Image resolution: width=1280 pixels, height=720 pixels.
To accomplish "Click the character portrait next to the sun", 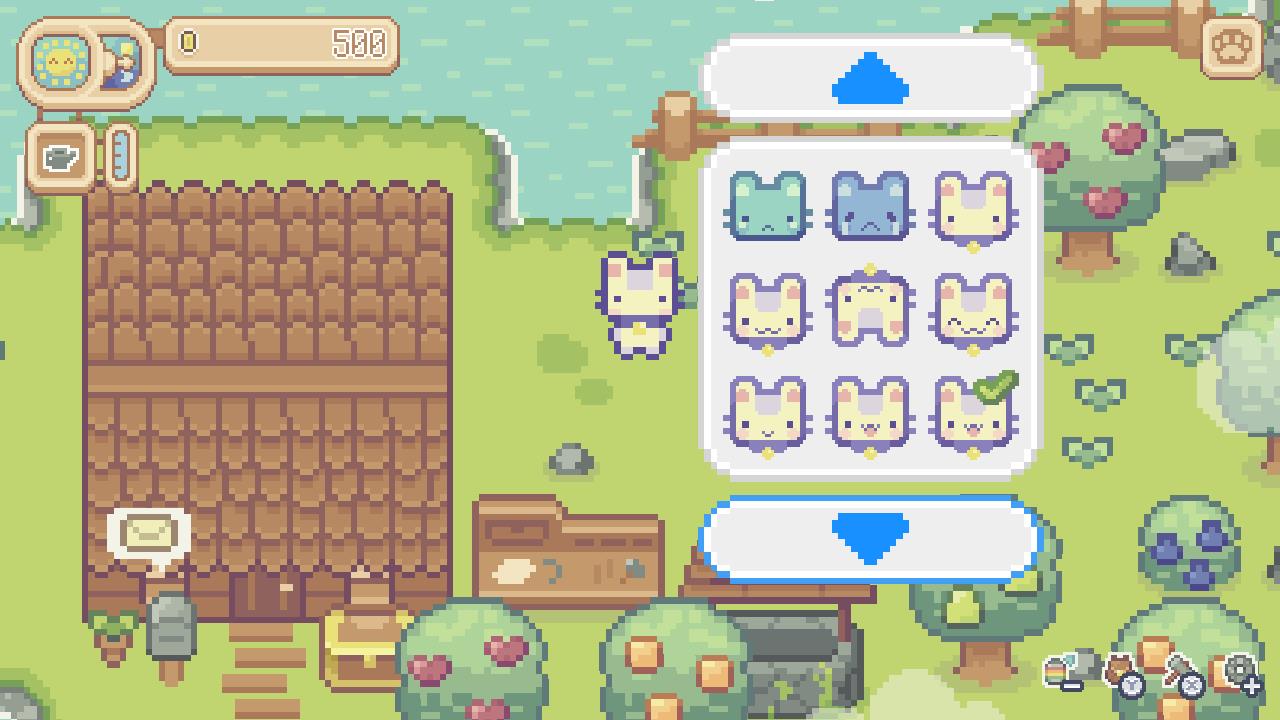I will pyautogui.click(x=118, y=62).
